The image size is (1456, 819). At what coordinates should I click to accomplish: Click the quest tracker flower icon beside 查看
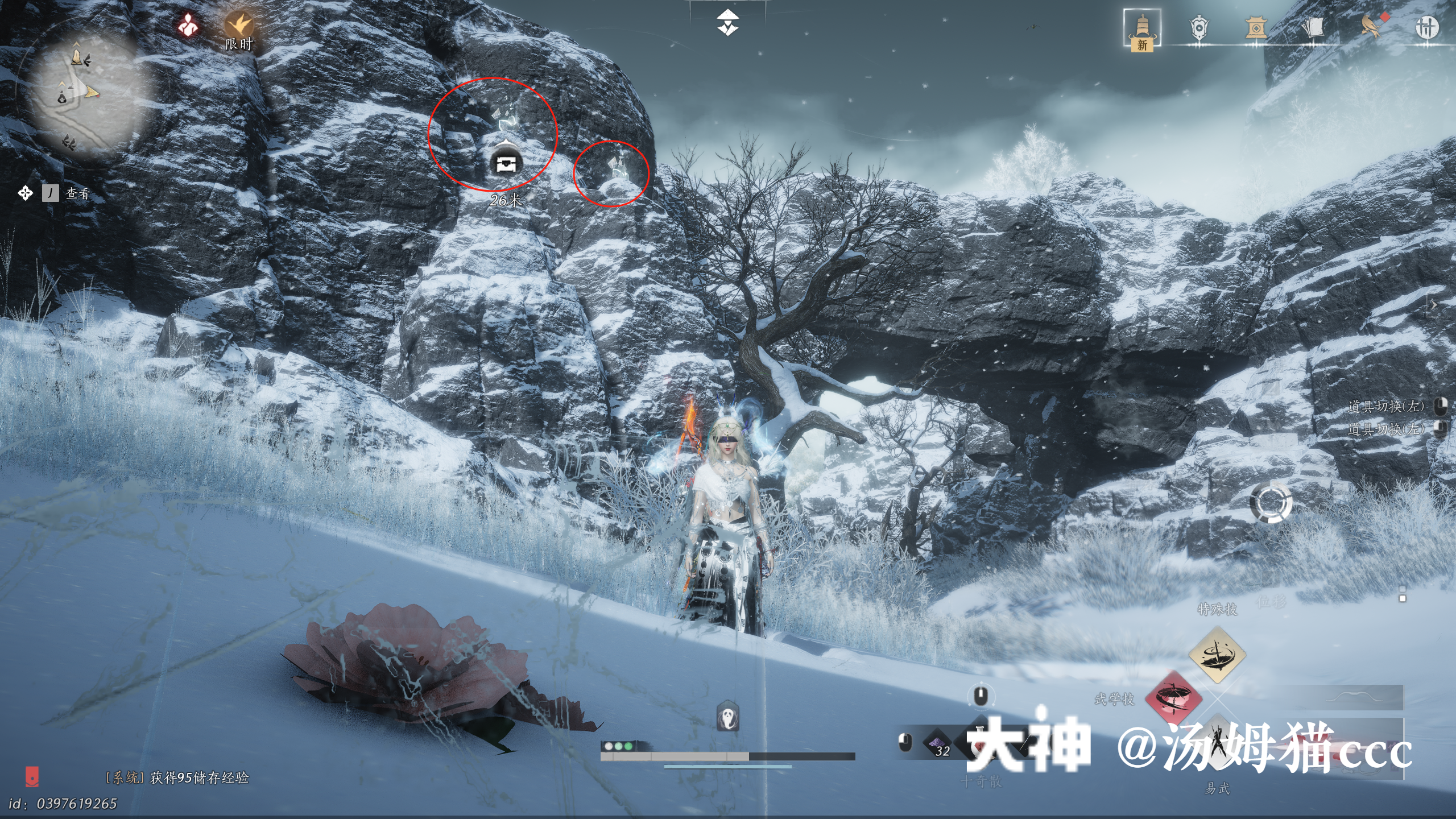pos(25,193)
